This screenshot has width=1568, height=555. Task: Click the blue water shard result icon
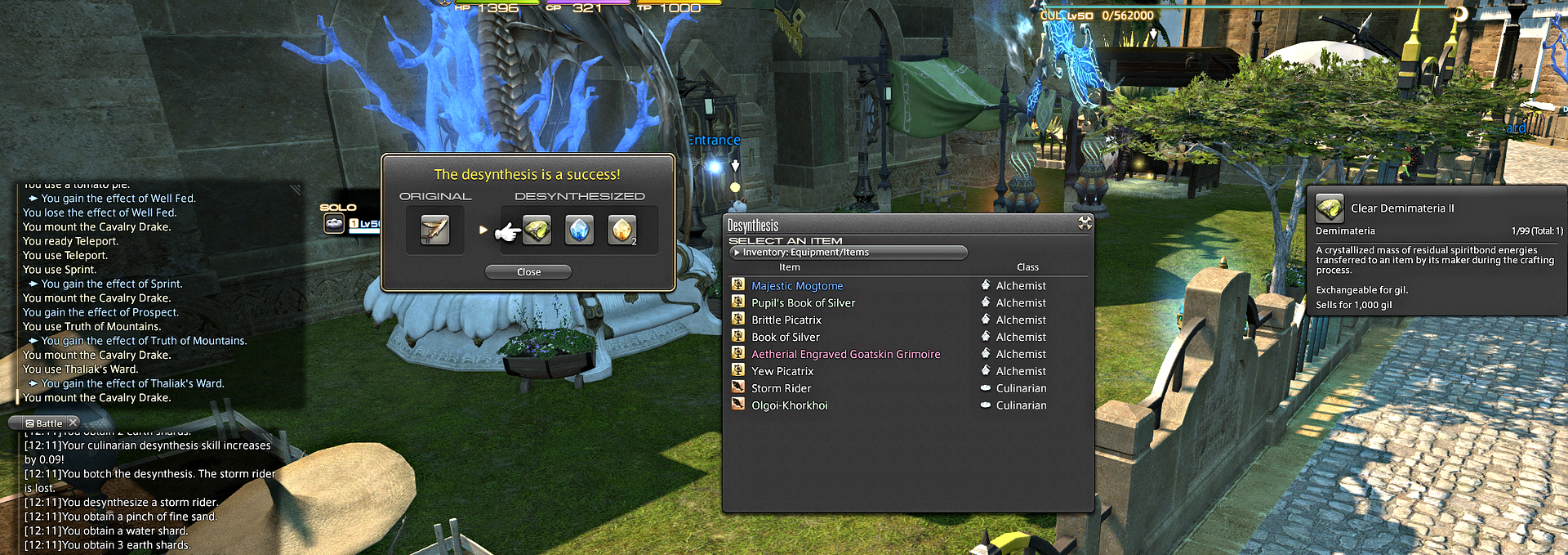579,231
